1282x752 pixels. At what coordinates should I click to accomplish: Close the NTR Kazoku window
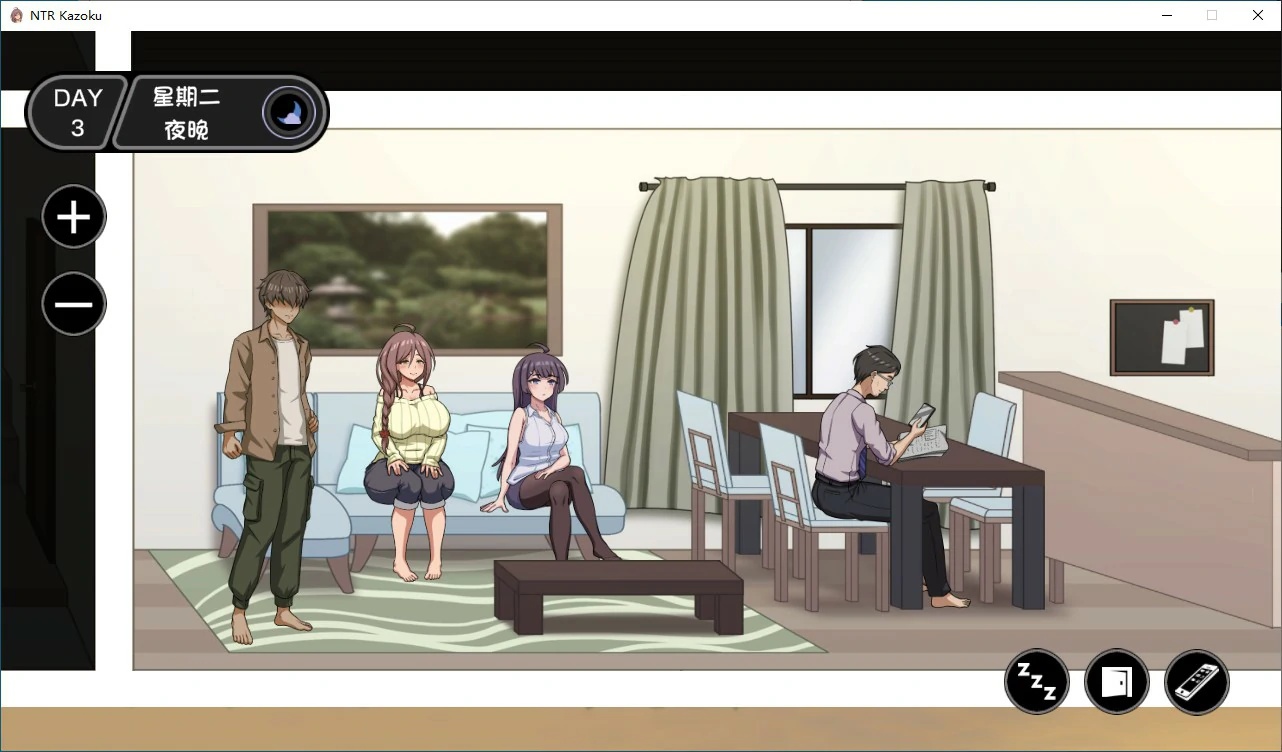pos(1258,15)
